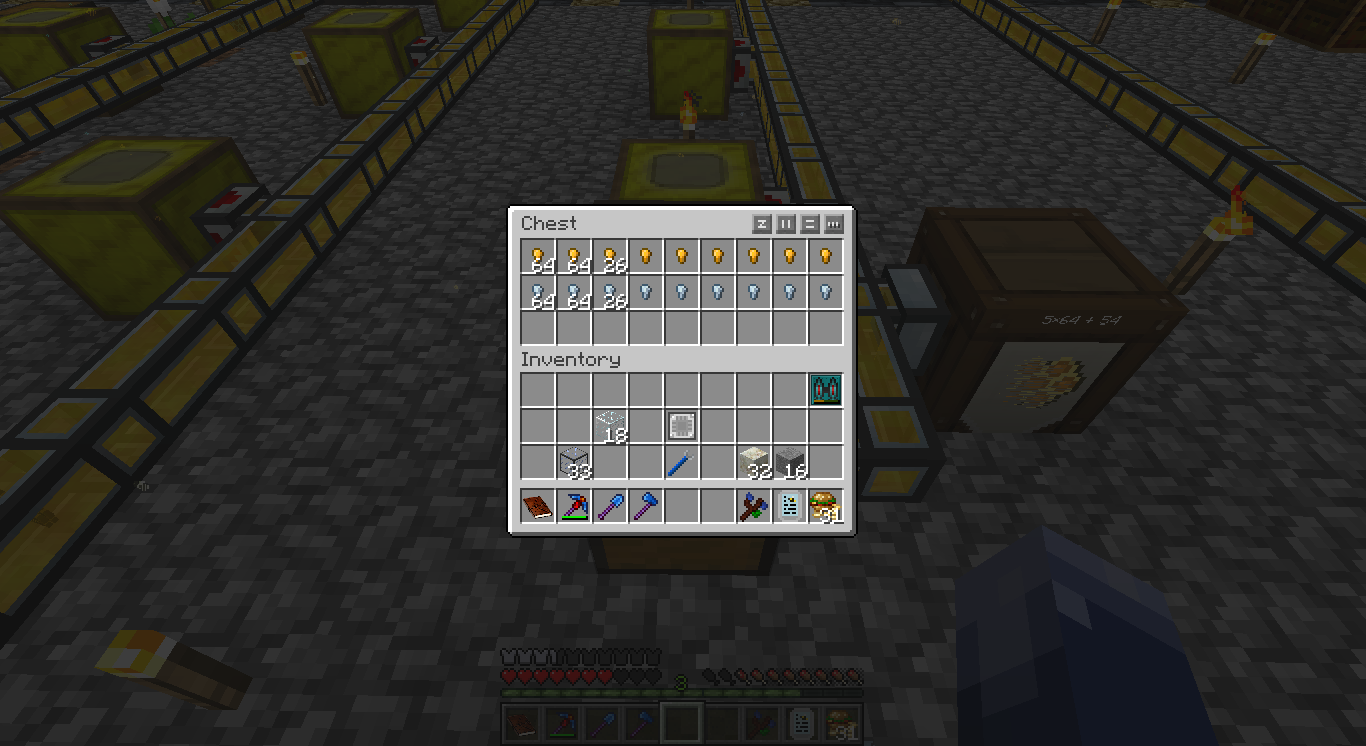Screen dimensions: 1366x746
Task: Click the vertical-bars sort button in chest header
Action: coord(786,224)
